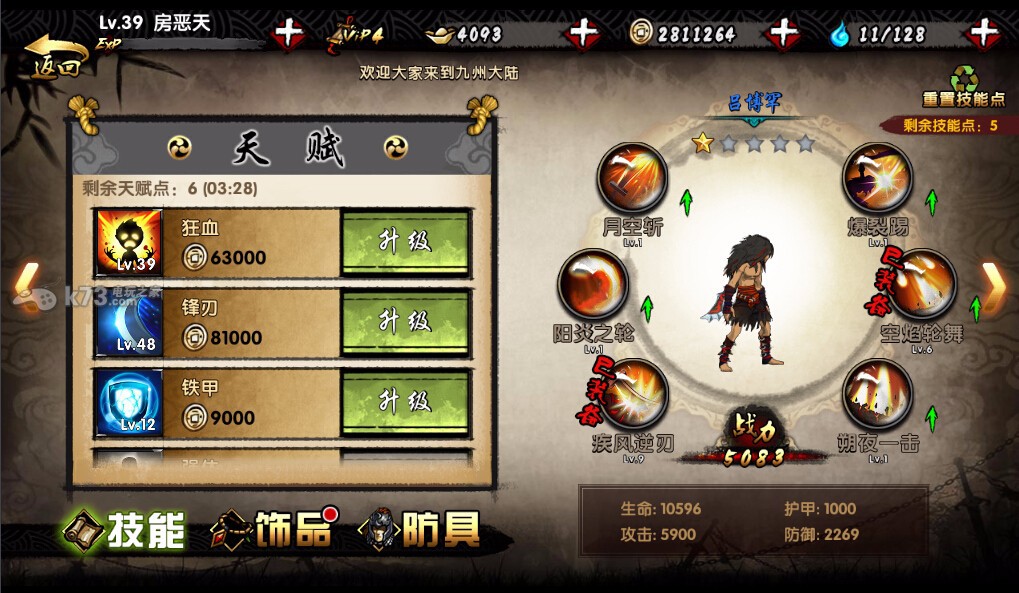Add more silver ingots with plus button
Image resolution: width=1019 pixels, height=593 pixels.
(582, 34)
